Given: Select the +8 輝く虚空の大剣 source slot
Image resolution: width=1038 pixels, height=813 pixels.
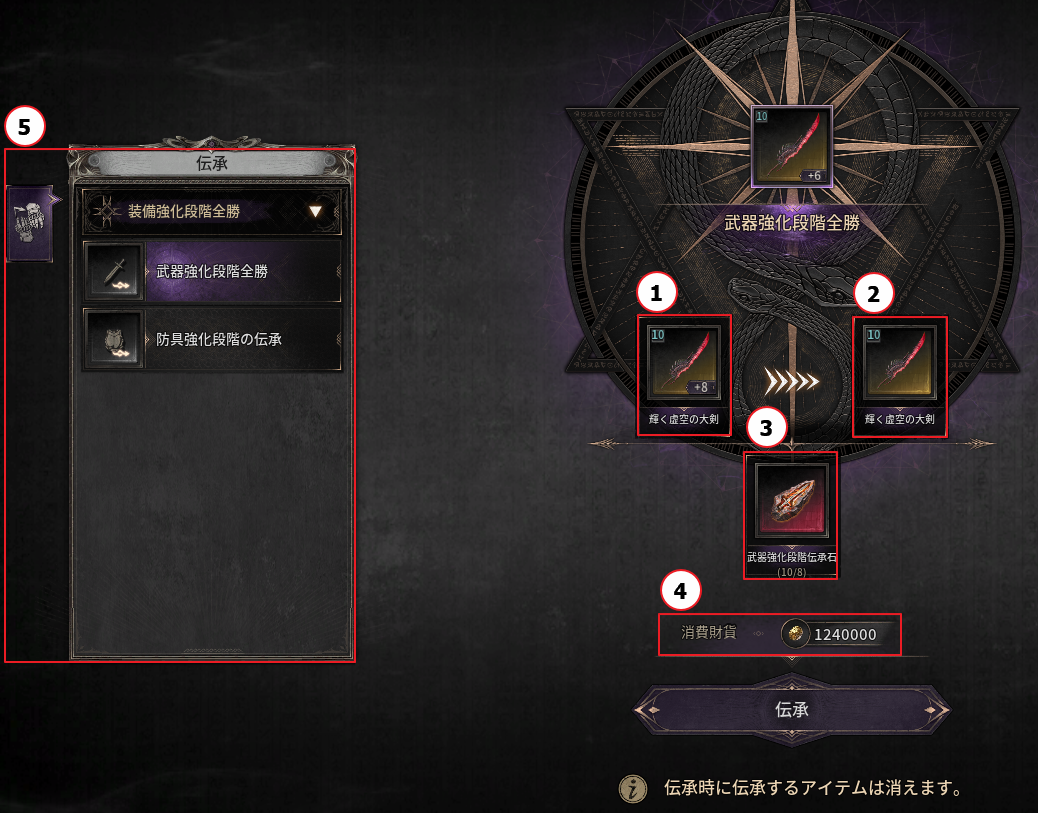Looking at the screenshot, I should pos(685,363).
